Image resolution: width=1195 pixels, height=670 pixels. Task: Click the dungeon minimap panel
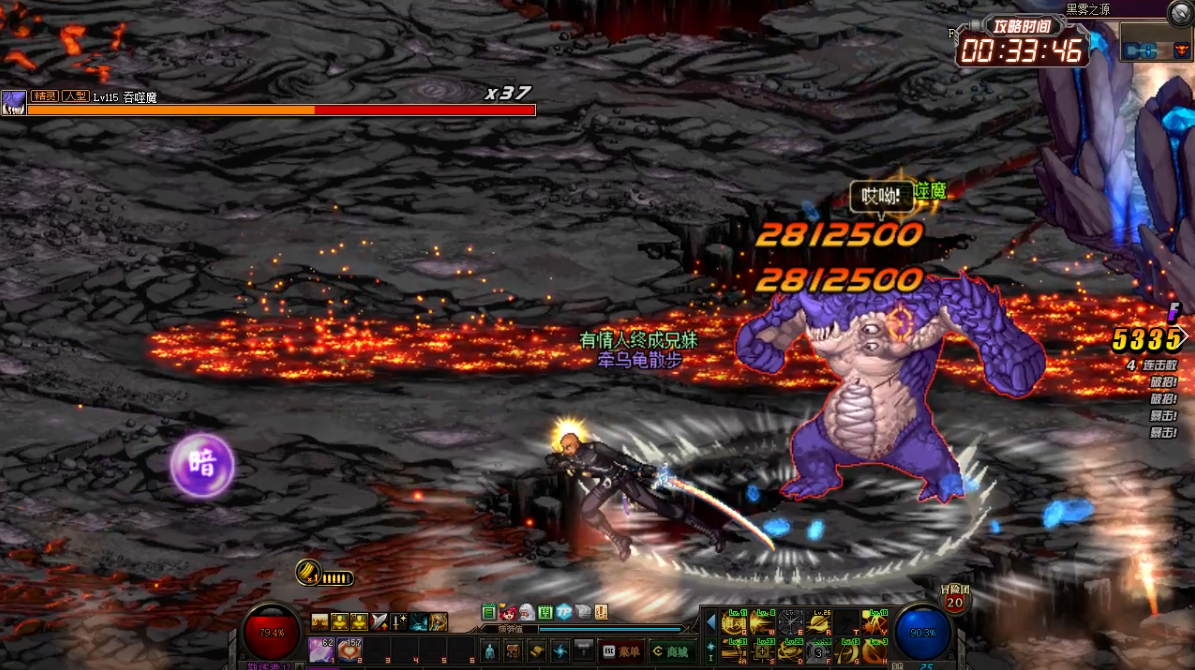[x=1156, y=47]
